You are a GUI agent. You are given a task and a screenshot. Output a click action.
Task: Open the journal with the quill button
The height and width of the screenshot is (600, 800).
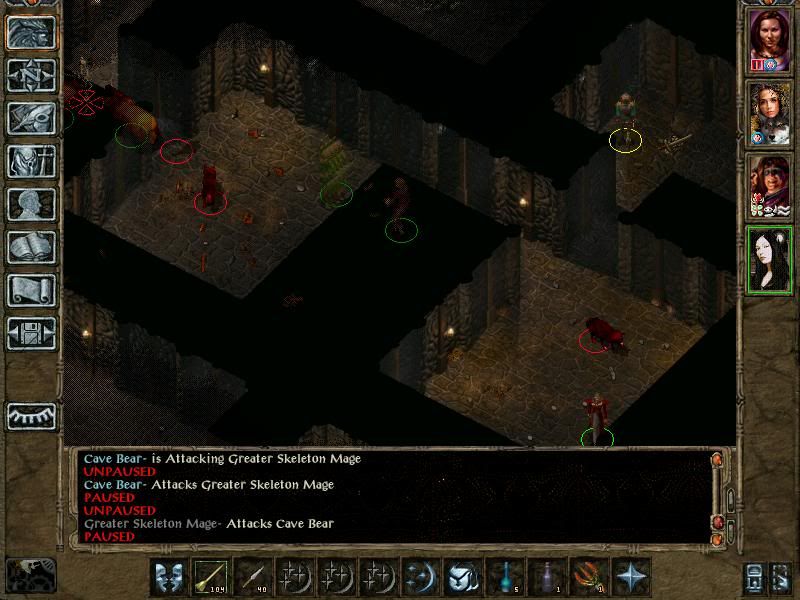click(30, 118)
